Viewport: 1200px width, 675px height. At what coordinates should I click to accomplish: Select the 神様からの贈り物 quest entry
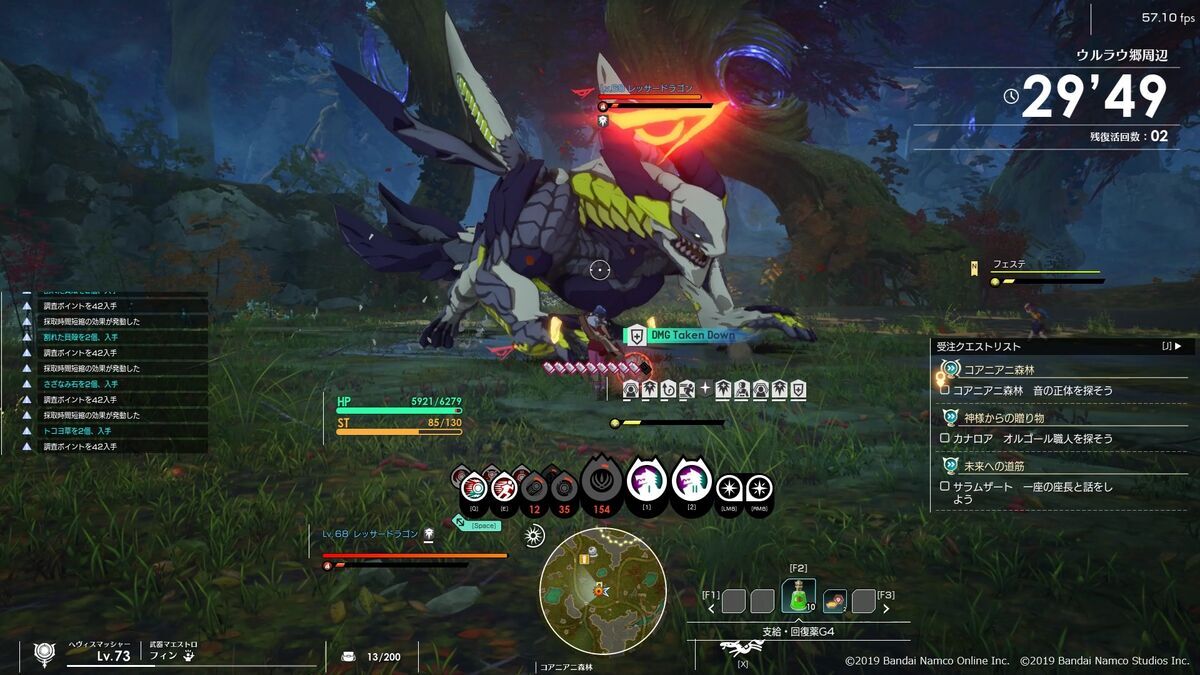tap(1004, 417)
